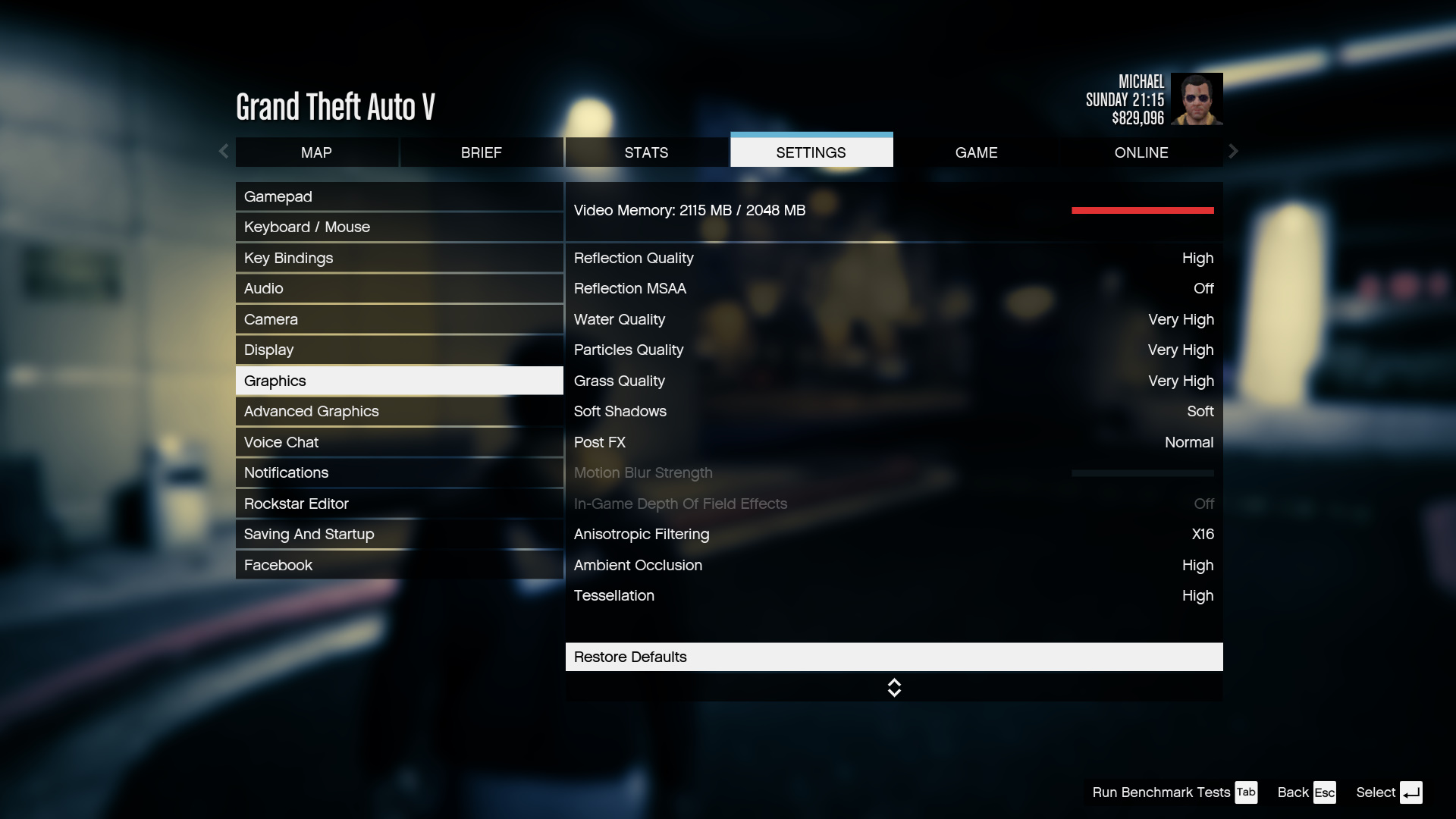Click the Restore Defaults button
Image resolution: width=1456 pixels, height=819 pixels.
tap(893, 657)
